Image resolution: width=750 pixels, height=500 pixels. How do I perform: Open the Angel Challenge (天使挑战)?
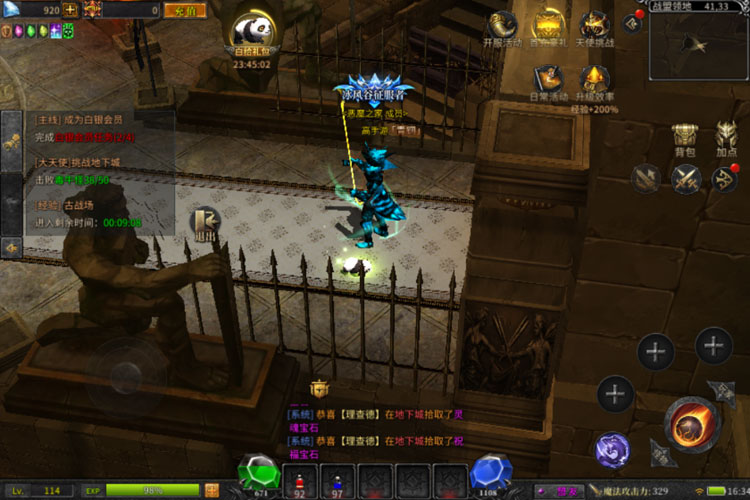(x=596, y=29)
